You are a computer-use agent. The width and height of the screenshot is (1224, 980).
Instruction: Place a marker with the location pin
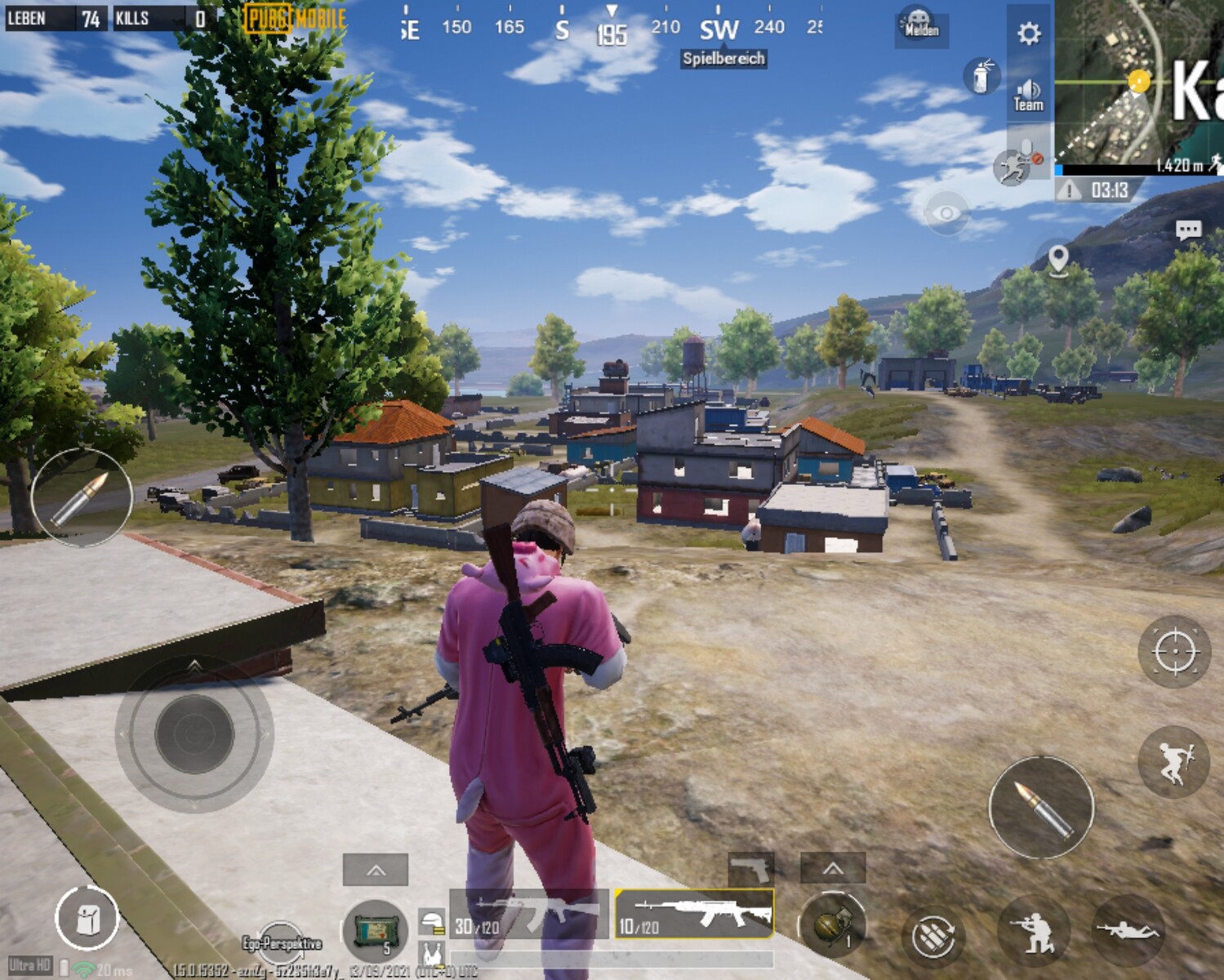pos(1057,260)
